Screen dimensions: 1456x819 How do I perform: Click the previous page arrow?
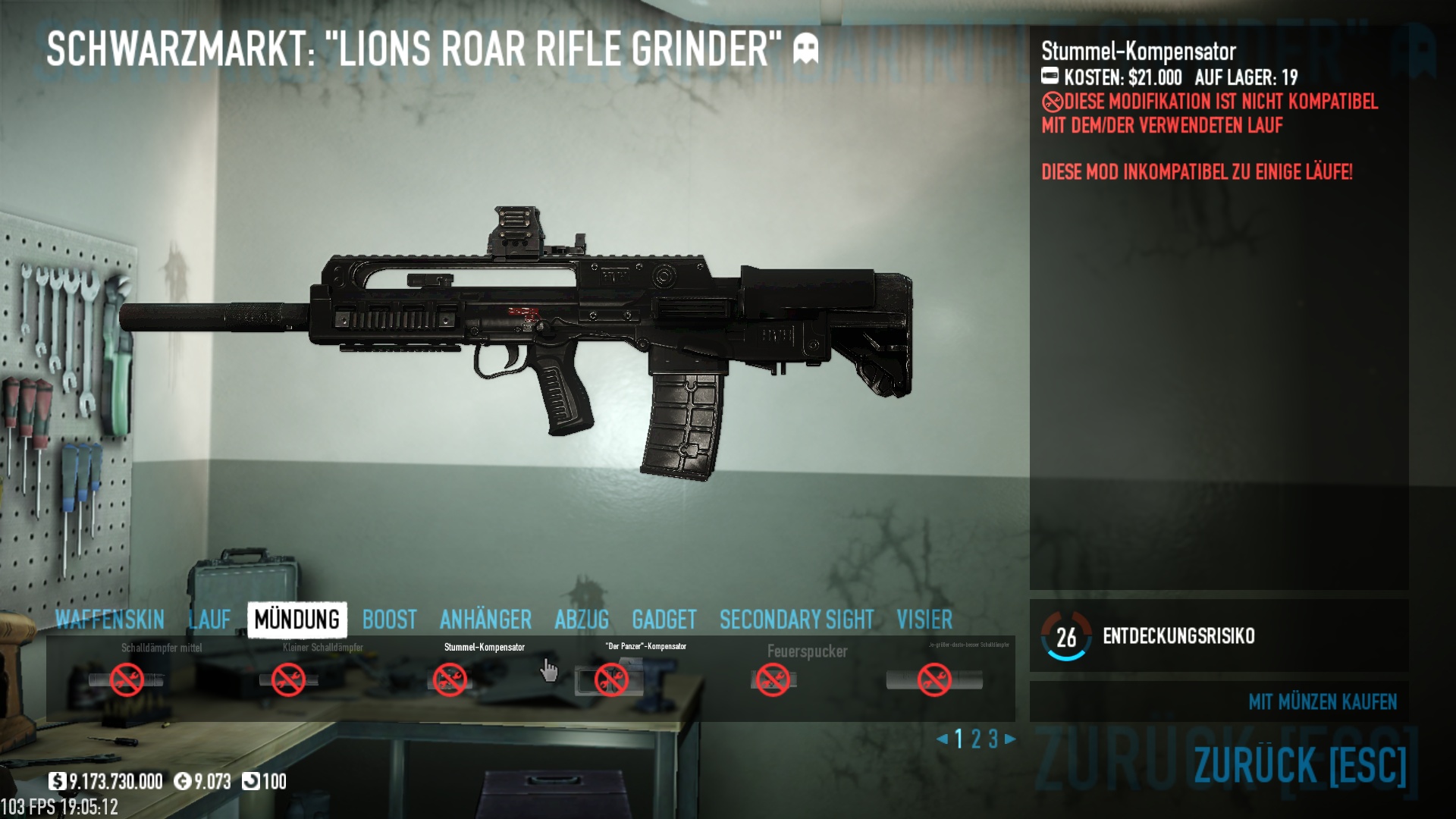click(x=942, y=739)
